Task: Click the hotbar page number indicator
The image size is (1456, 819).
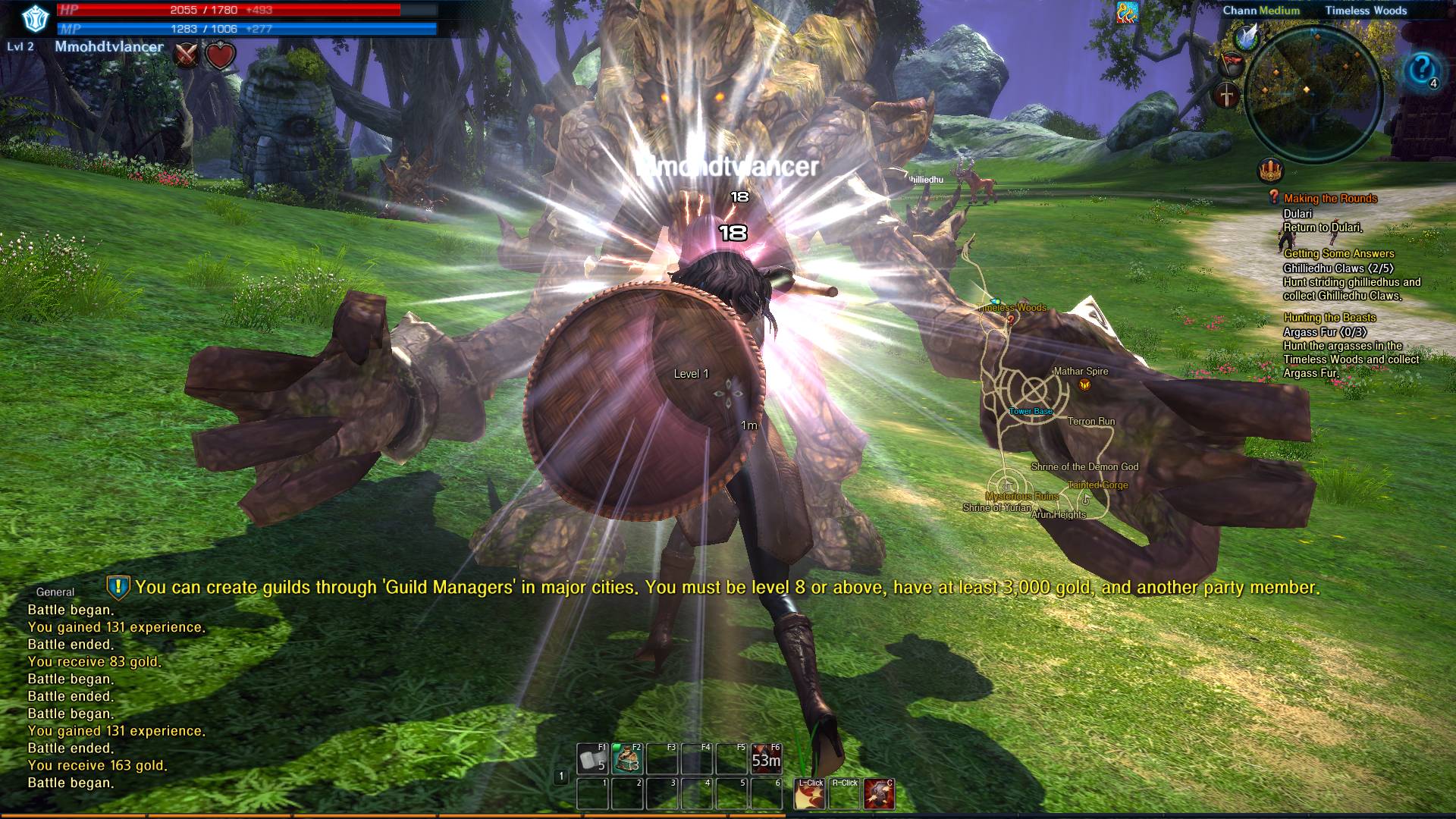Action: click(561, 776)
